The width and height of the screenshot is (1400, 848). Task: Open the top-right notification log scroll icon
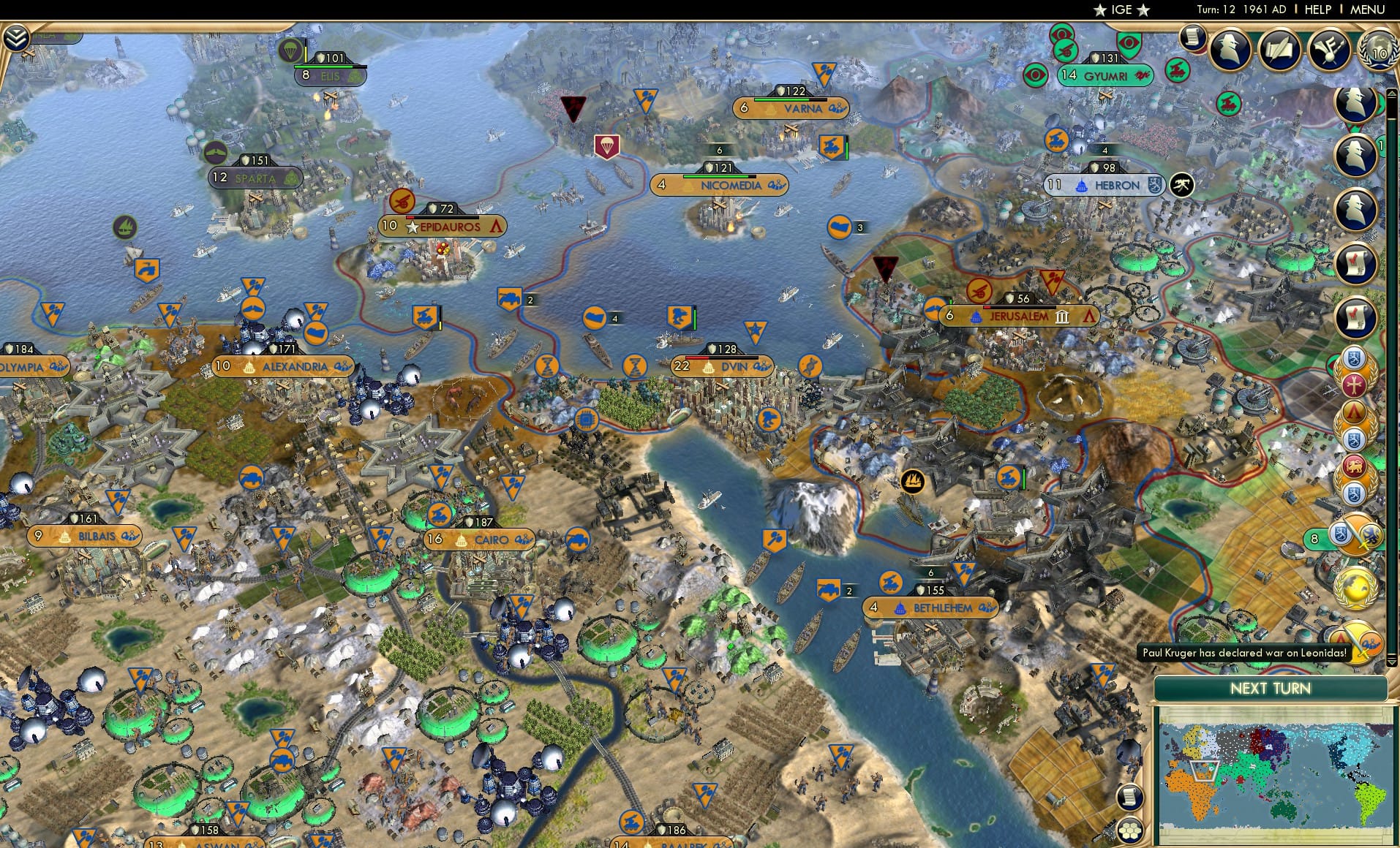(1194, 37)
